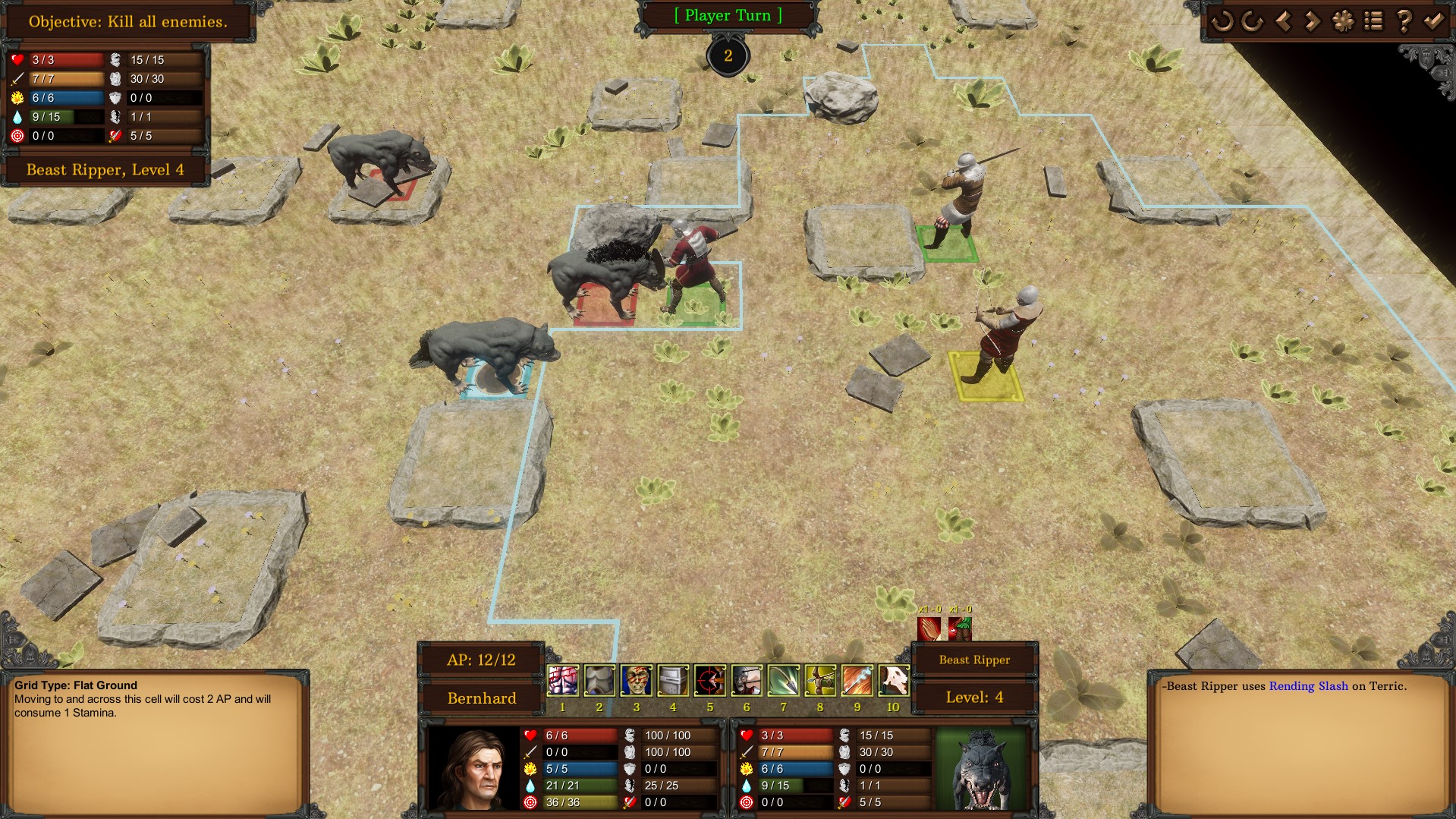Click the clover icon in the top-right toolbar
Viewport: 1456px width, 819px height.
[x=1344, y=22]
